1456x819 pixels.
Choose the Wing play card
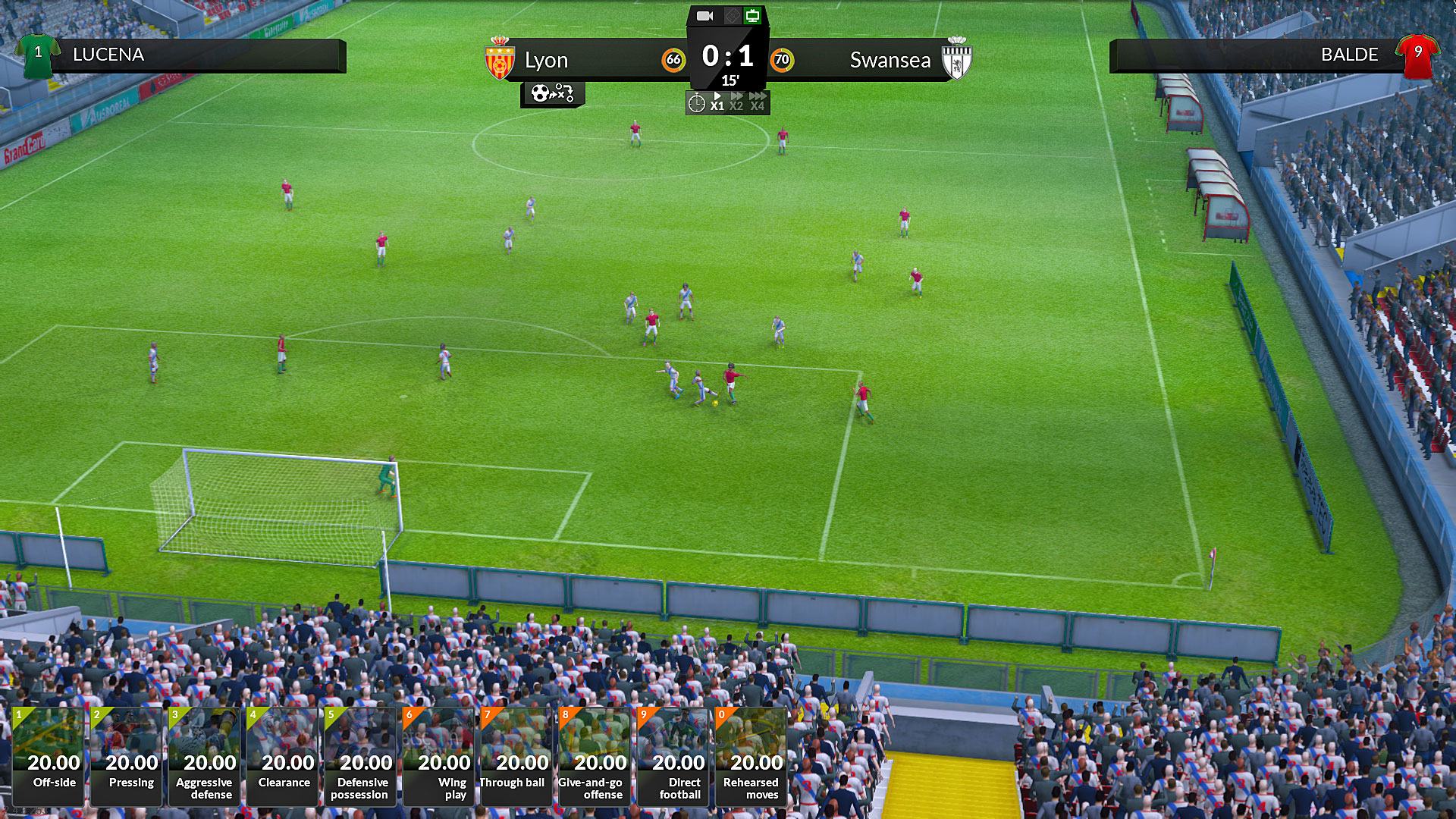pyautogui.click(x=438, y=756)
